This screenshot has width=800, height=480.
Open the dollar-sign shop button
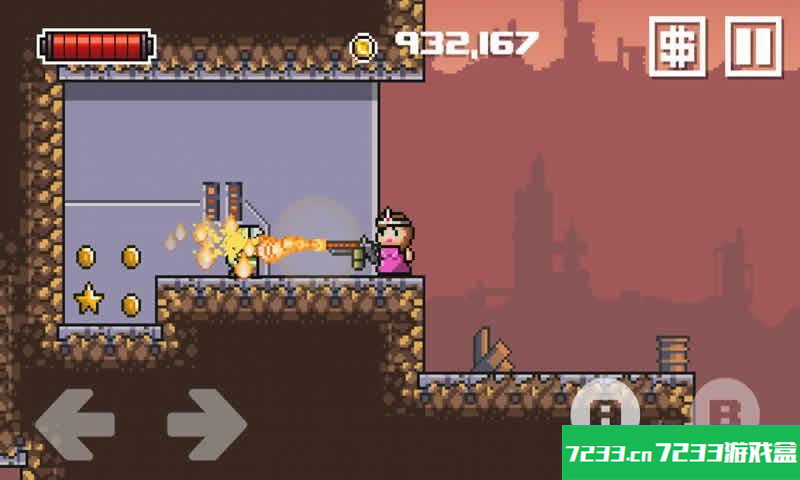(x=678, y=46)
